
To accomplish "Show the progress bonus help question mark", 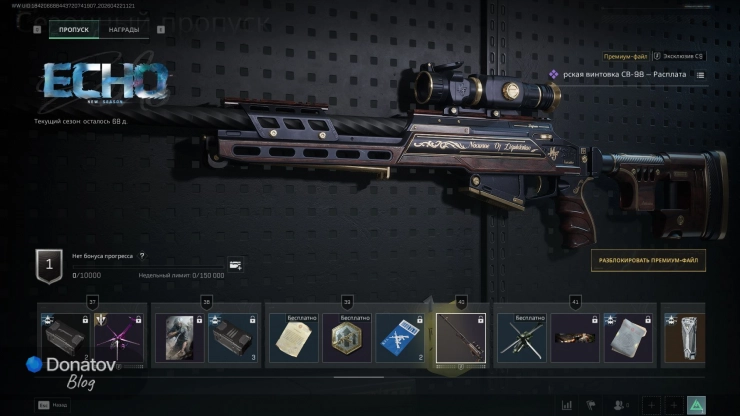I will click(142, 256).
